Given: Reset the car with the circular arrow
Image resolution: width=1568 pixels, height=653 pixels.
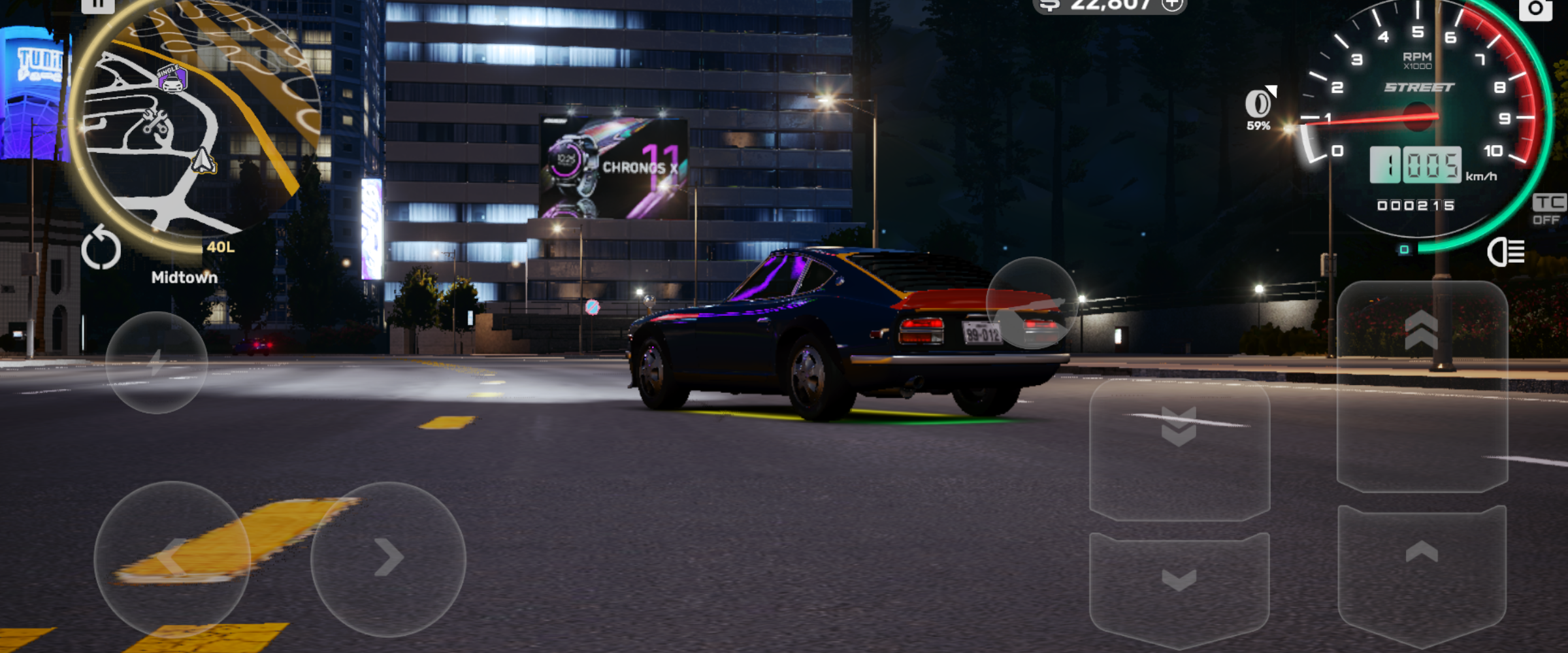Looking at the screenshot, I should point(101,248).
